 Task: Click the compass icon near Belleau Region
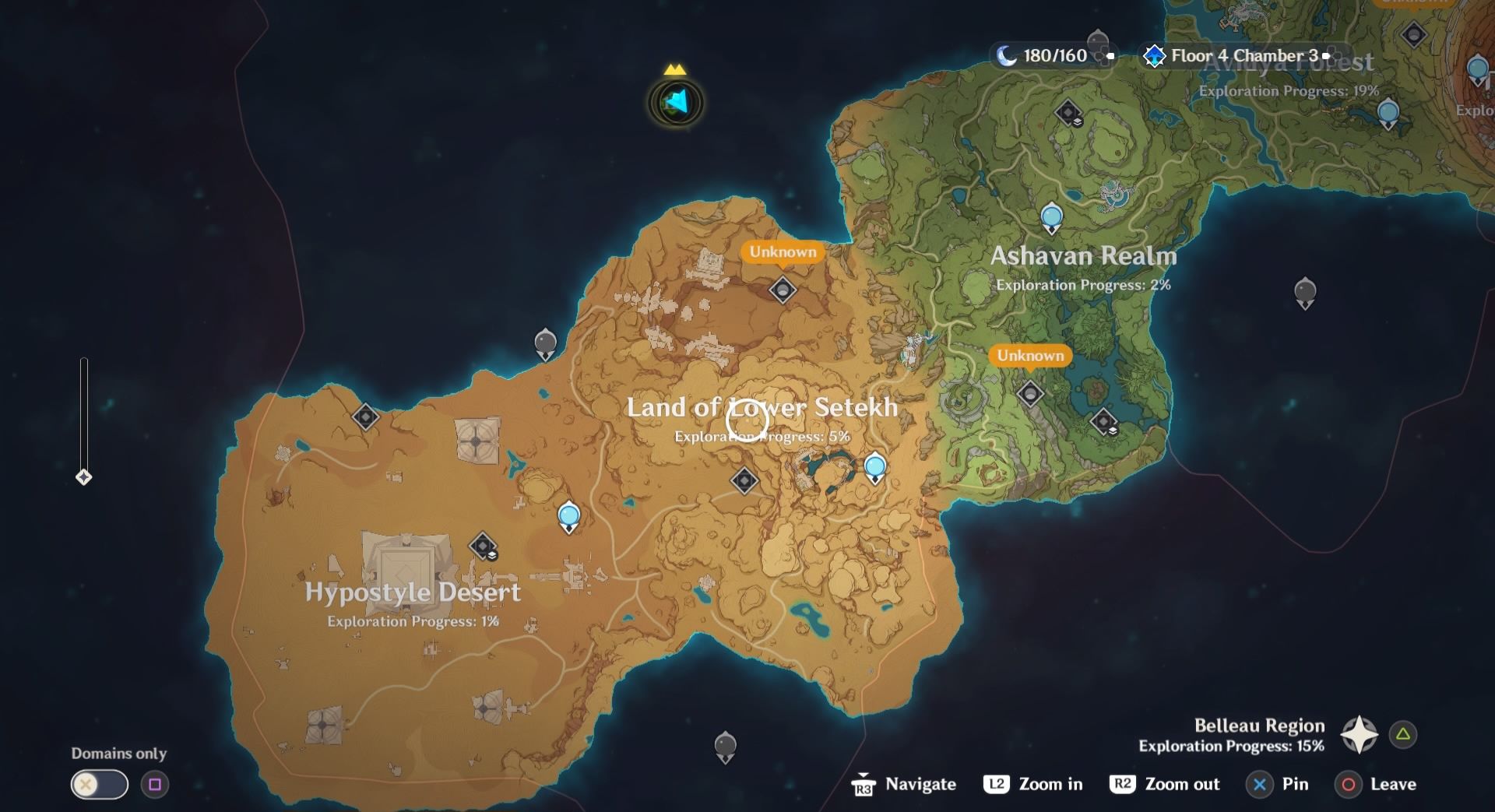[1357, 733]
